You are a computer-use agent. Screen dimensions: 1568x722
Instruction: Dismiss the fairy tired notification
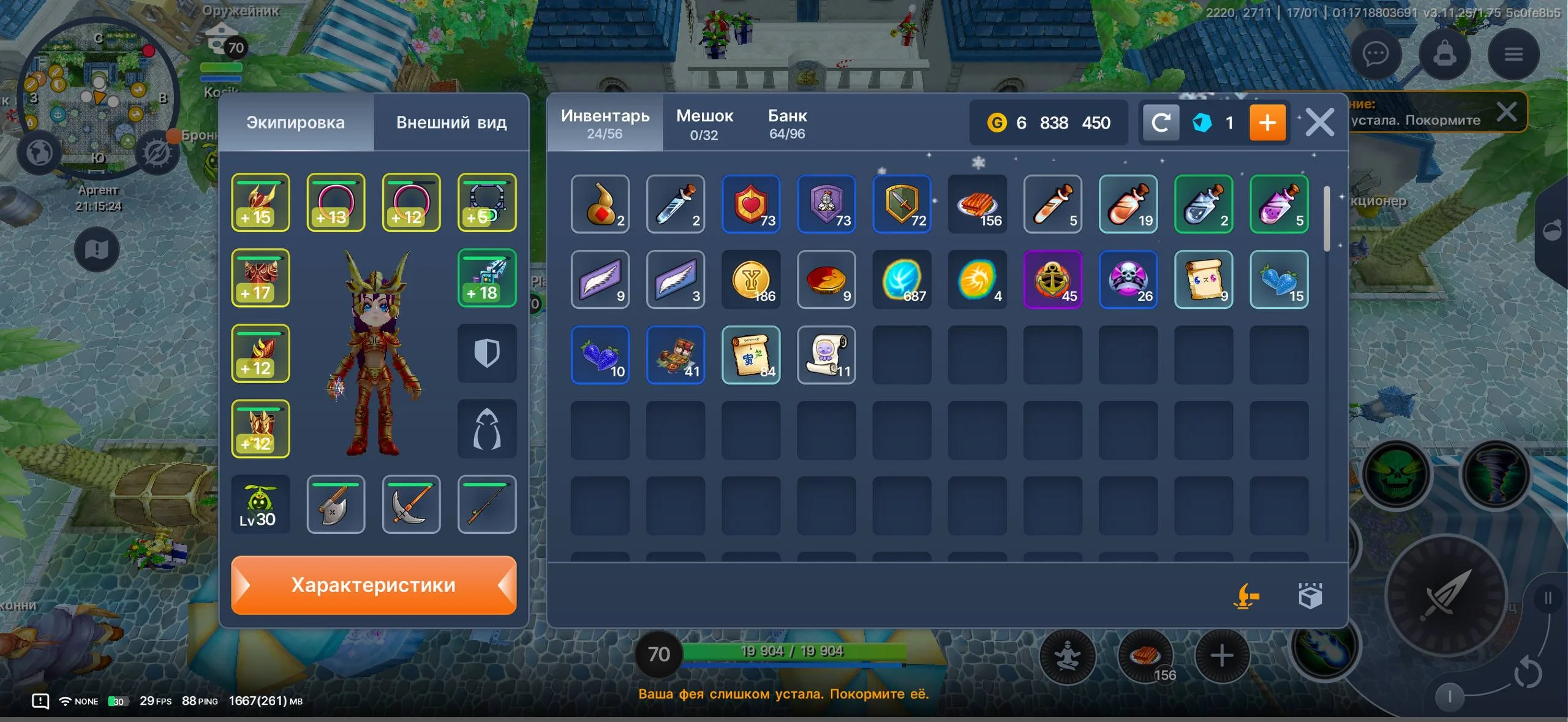(x=1506, y=112)
